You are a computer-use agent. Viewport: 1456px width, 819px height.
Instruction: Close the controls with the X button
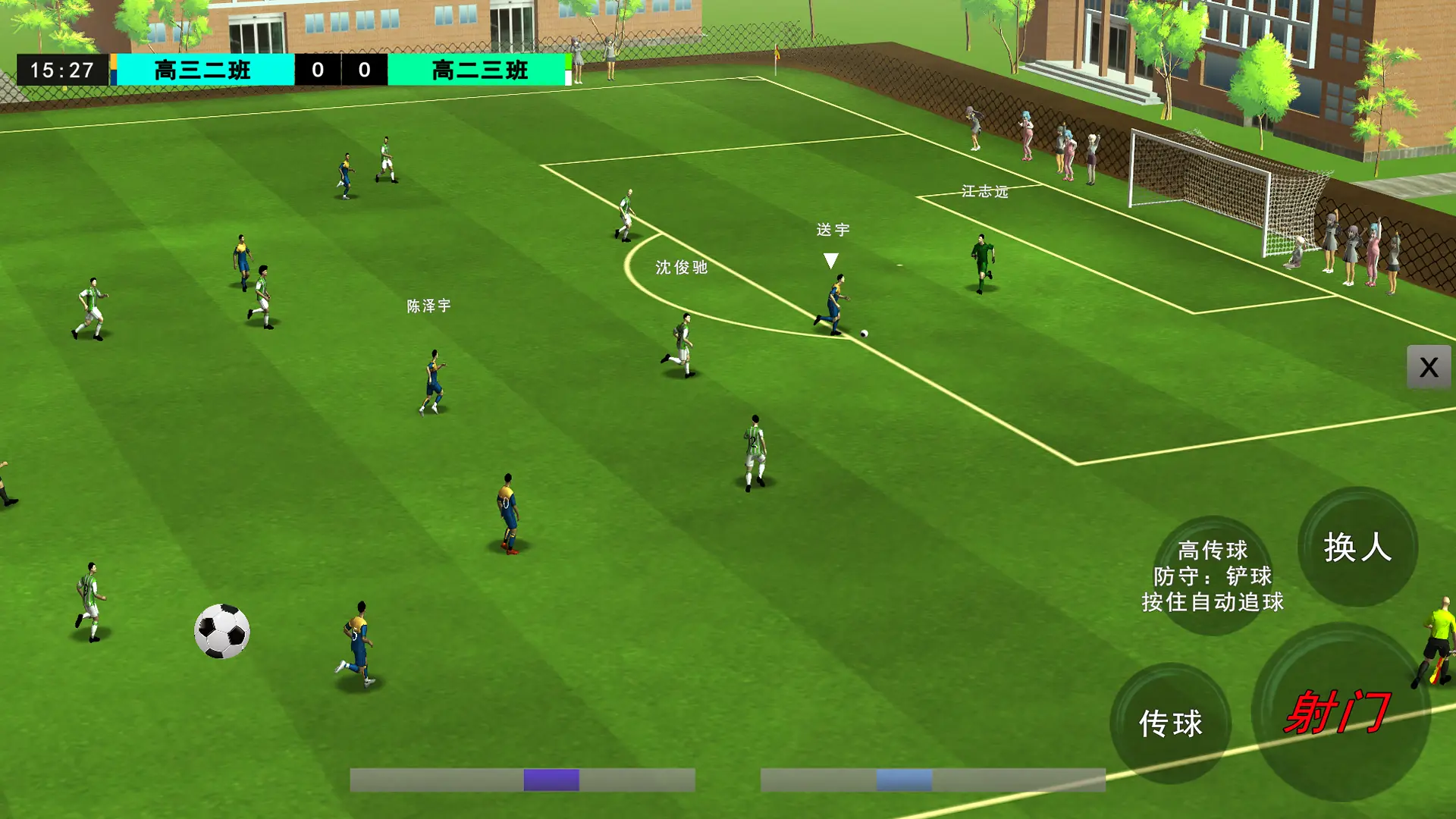tap(1429, 368)
